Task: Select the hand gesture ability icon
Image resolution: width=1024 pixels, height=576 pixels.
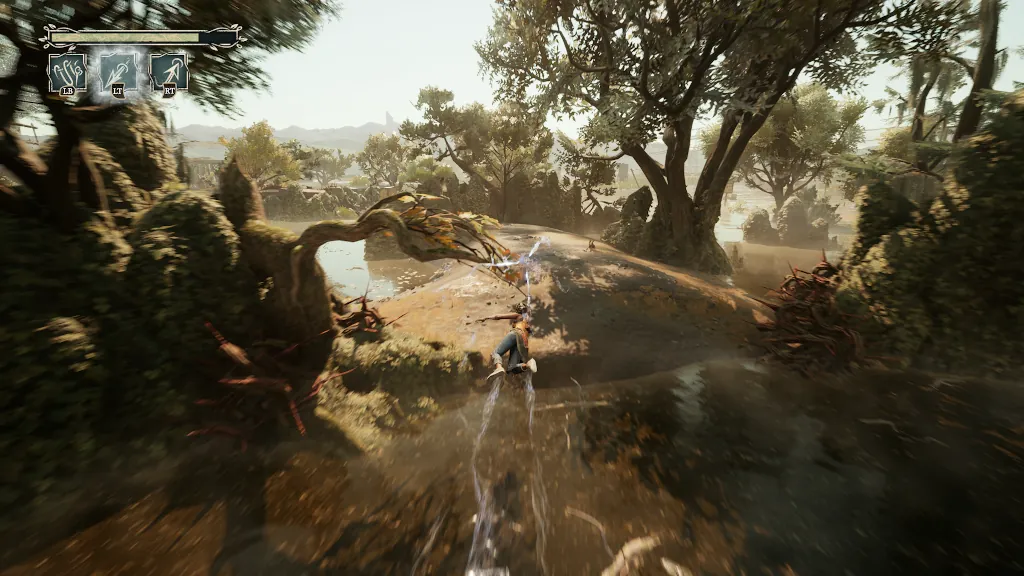Action: (x=67, y=72)
